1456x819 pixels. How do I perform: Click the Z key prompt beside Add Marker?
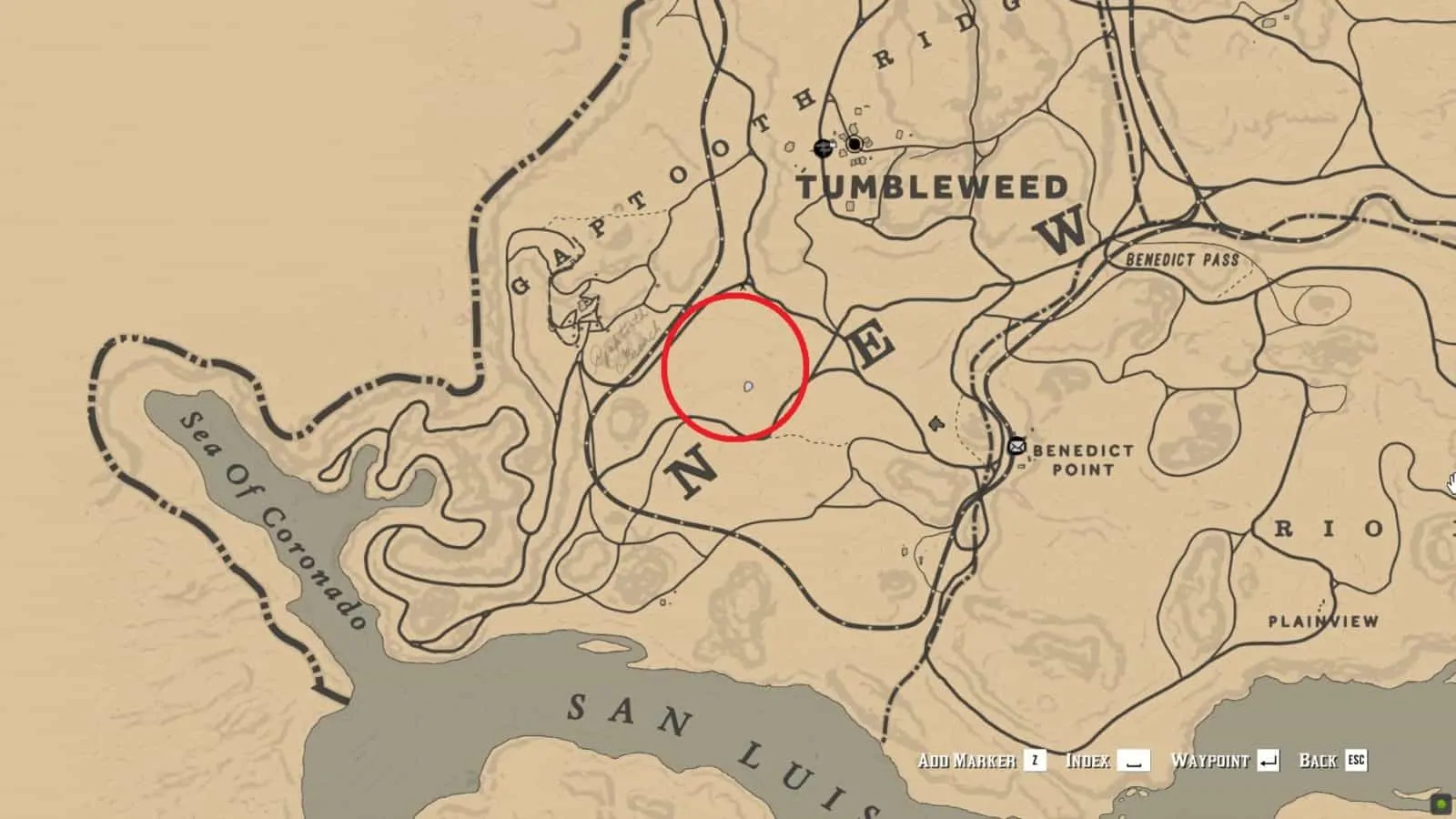(1034, 762)
